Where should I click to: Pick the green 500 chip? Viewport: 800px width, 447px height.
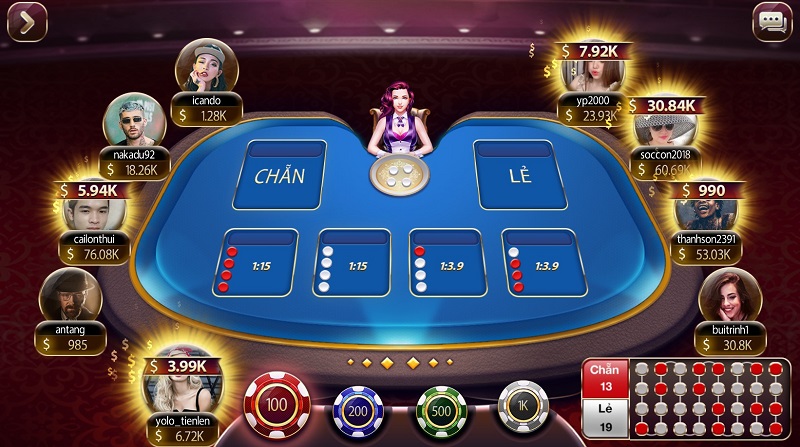coord(442,410)
